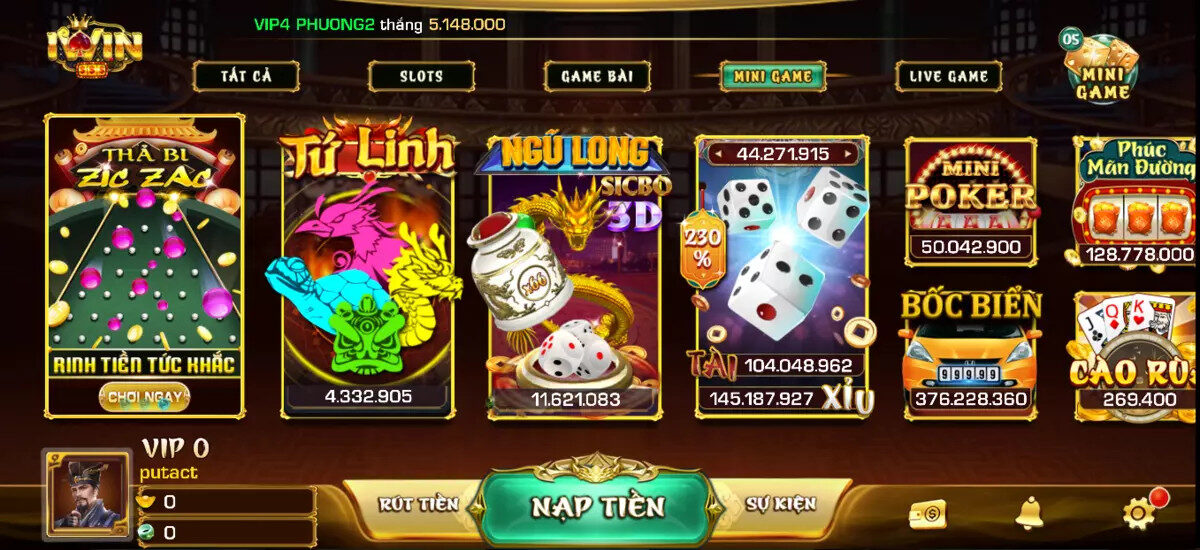This screenshot has width=1200, height=550.
Task: Open the SLOTS category tab
Action: (421, 76)
